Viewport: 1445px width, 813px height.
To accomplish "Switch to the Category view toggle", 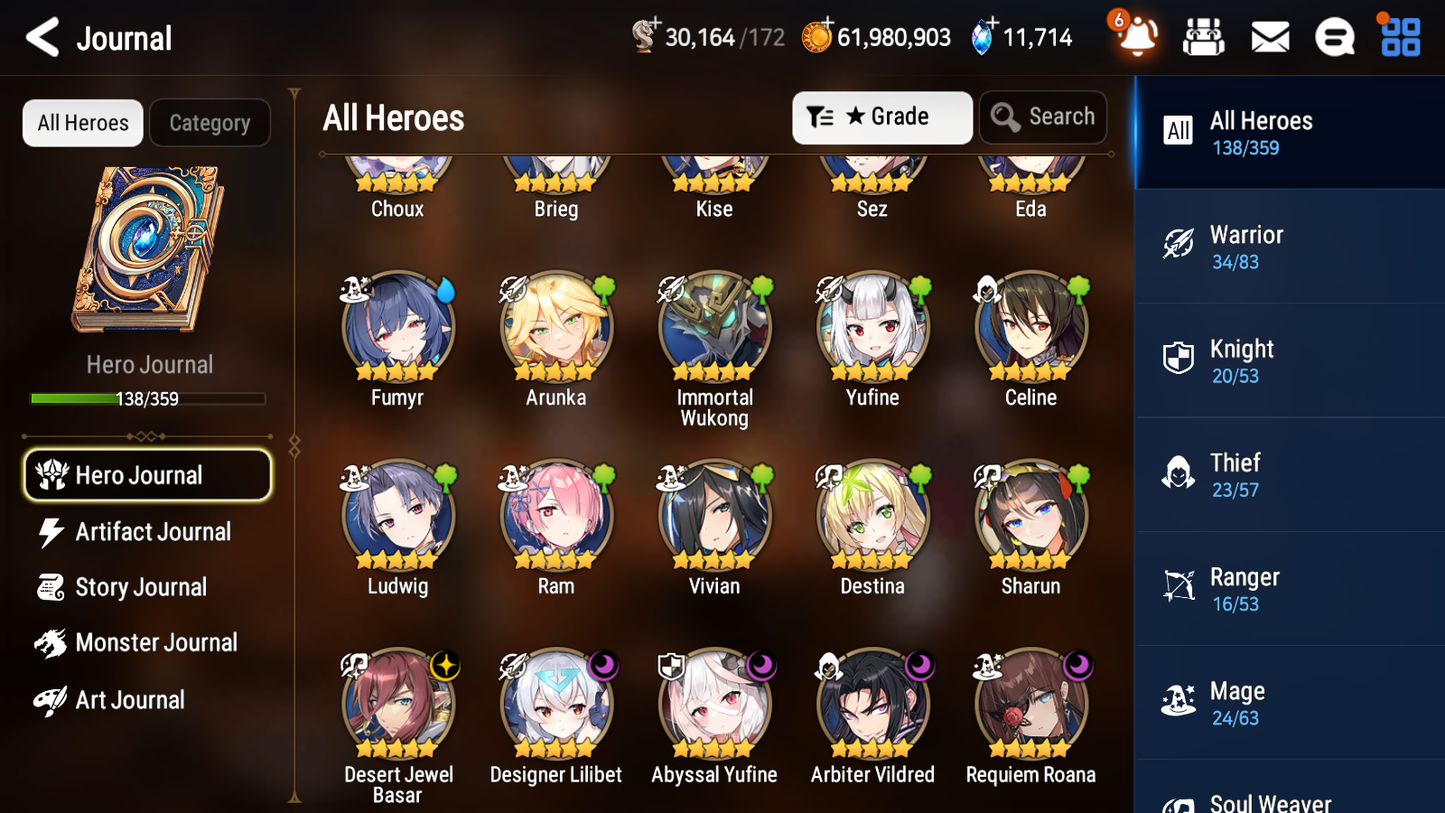I will pos(210,123).
